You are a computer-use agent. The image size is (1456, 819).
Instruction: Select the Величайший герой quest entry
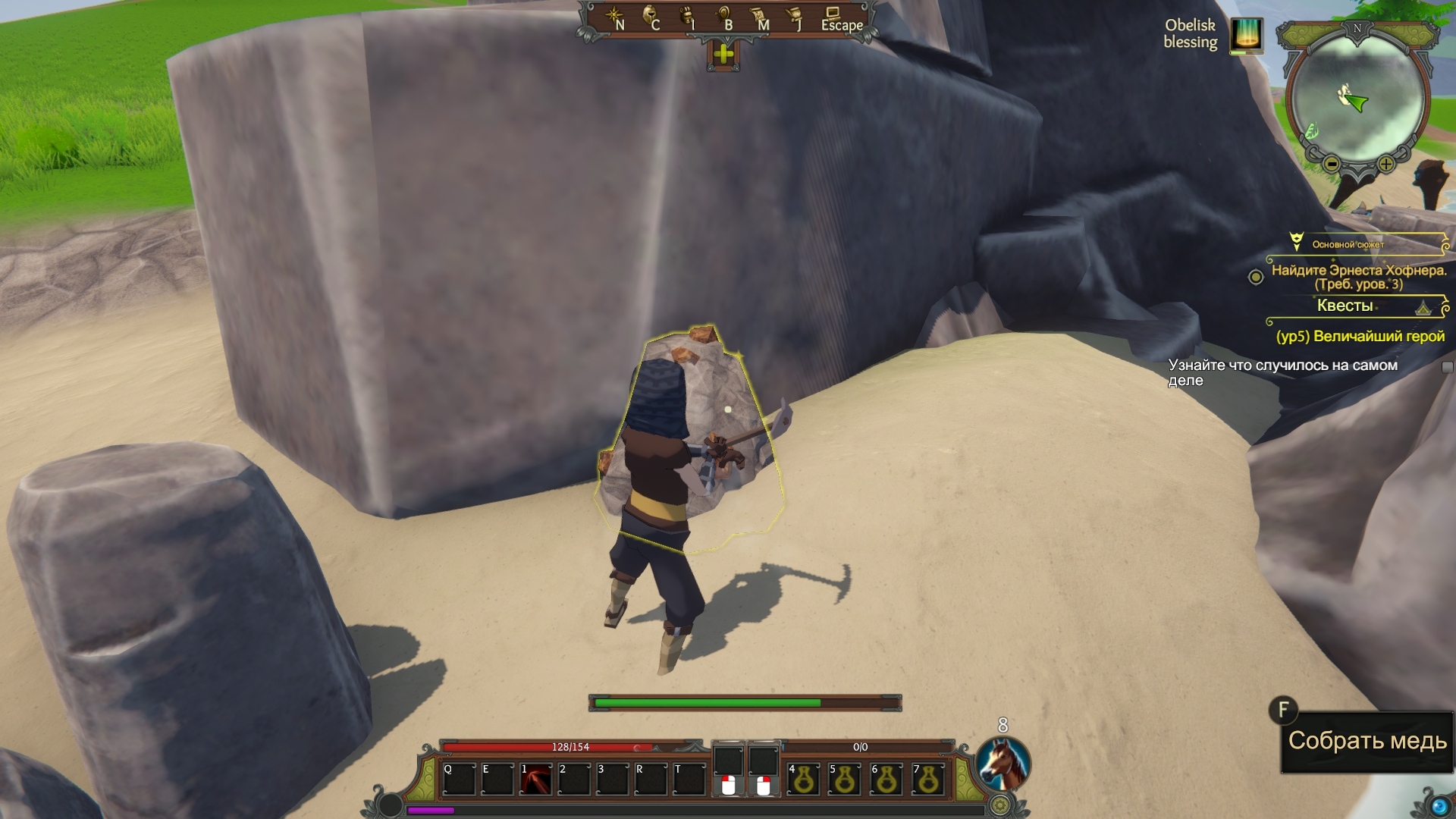[1360, 336]
